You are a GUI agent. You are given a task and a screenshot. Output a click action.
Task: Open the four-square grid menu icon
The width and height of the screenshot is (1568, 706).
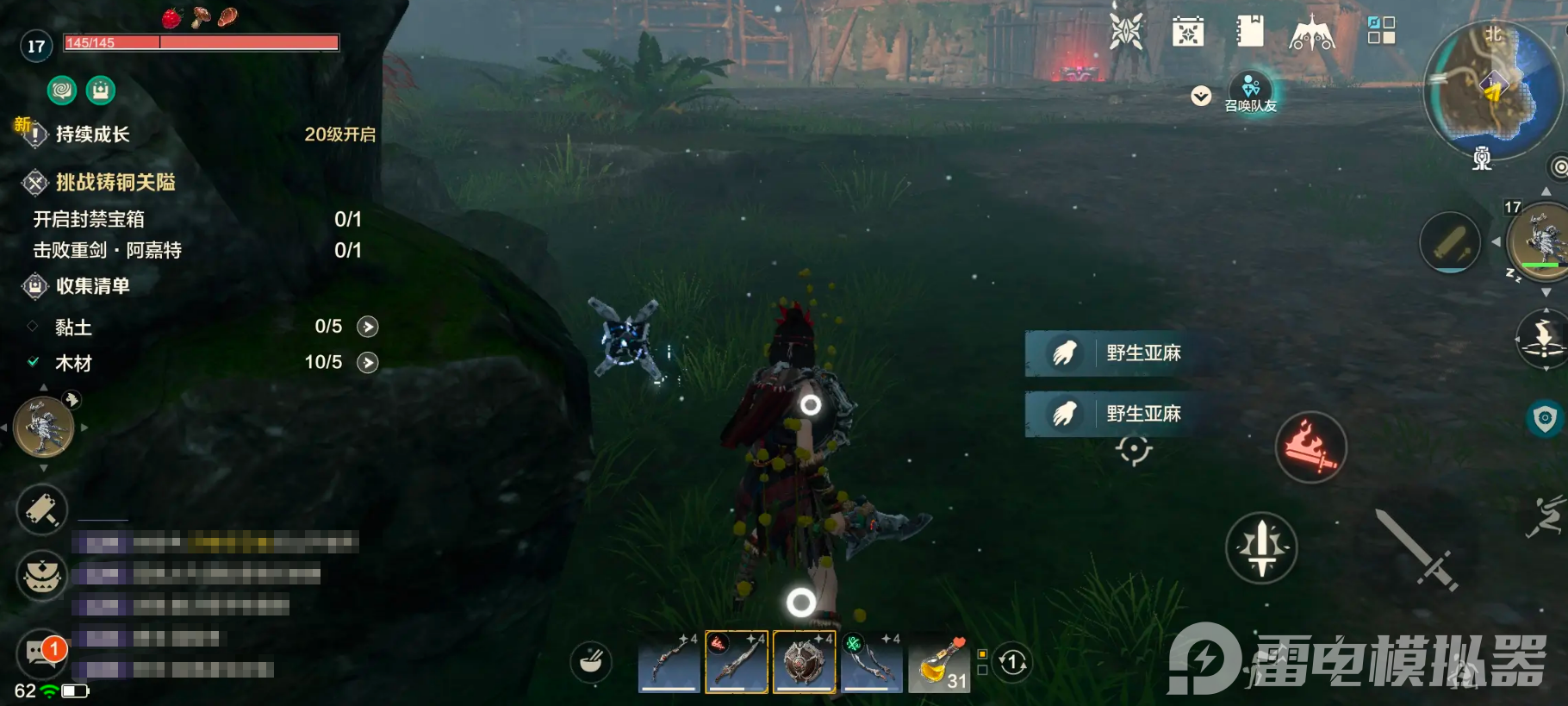coord(1381,31)
